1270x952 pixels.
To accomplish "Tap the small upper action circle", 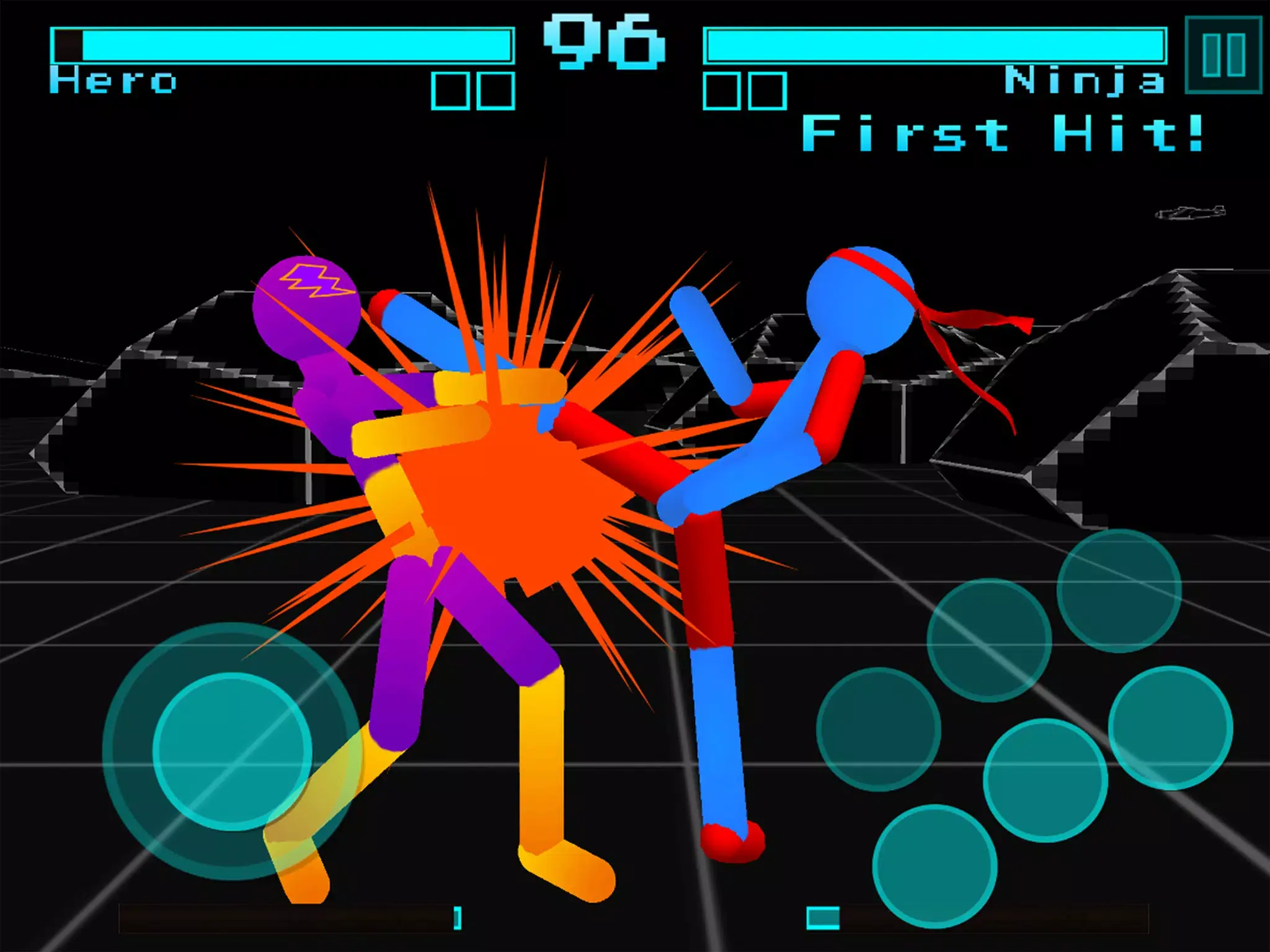I will pyautogui.click(x=990, y=640).
